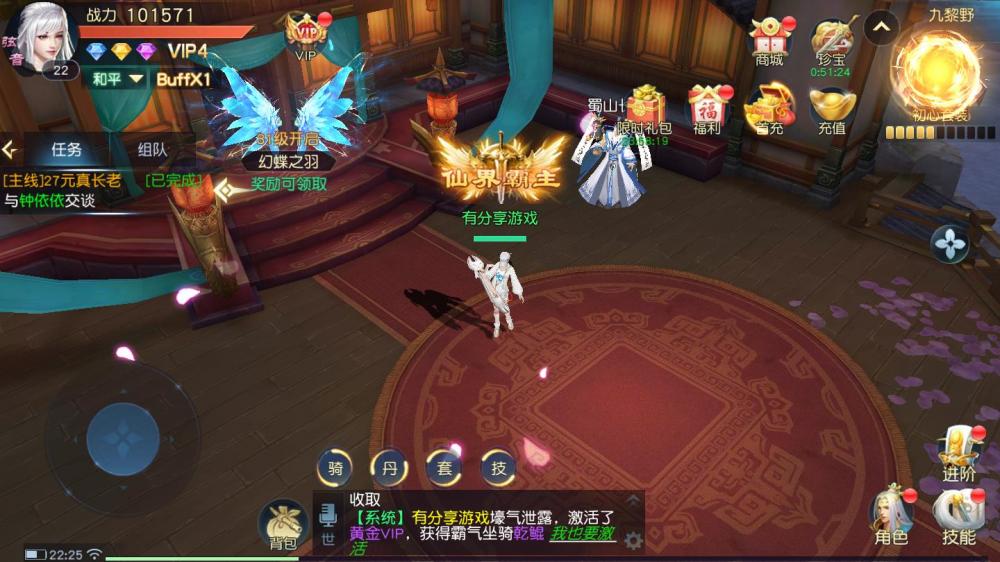This screenshot has width=1000, height=562.
Task: Open the 进阶 advancement menu
Action: (959, 455)
